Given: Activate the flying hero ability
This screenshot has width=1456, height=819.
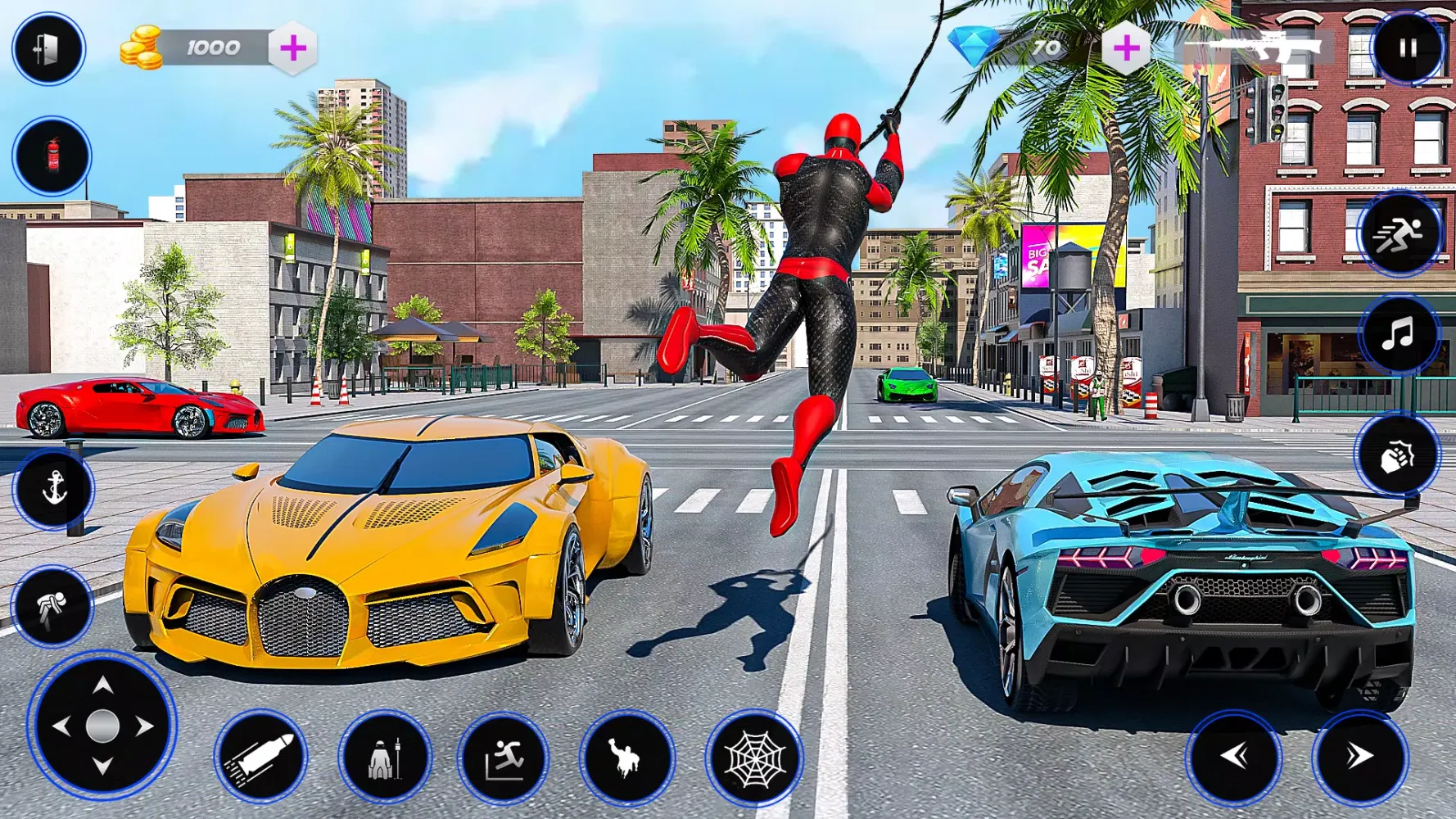Looking at the screenshot, I should point(627,758).
